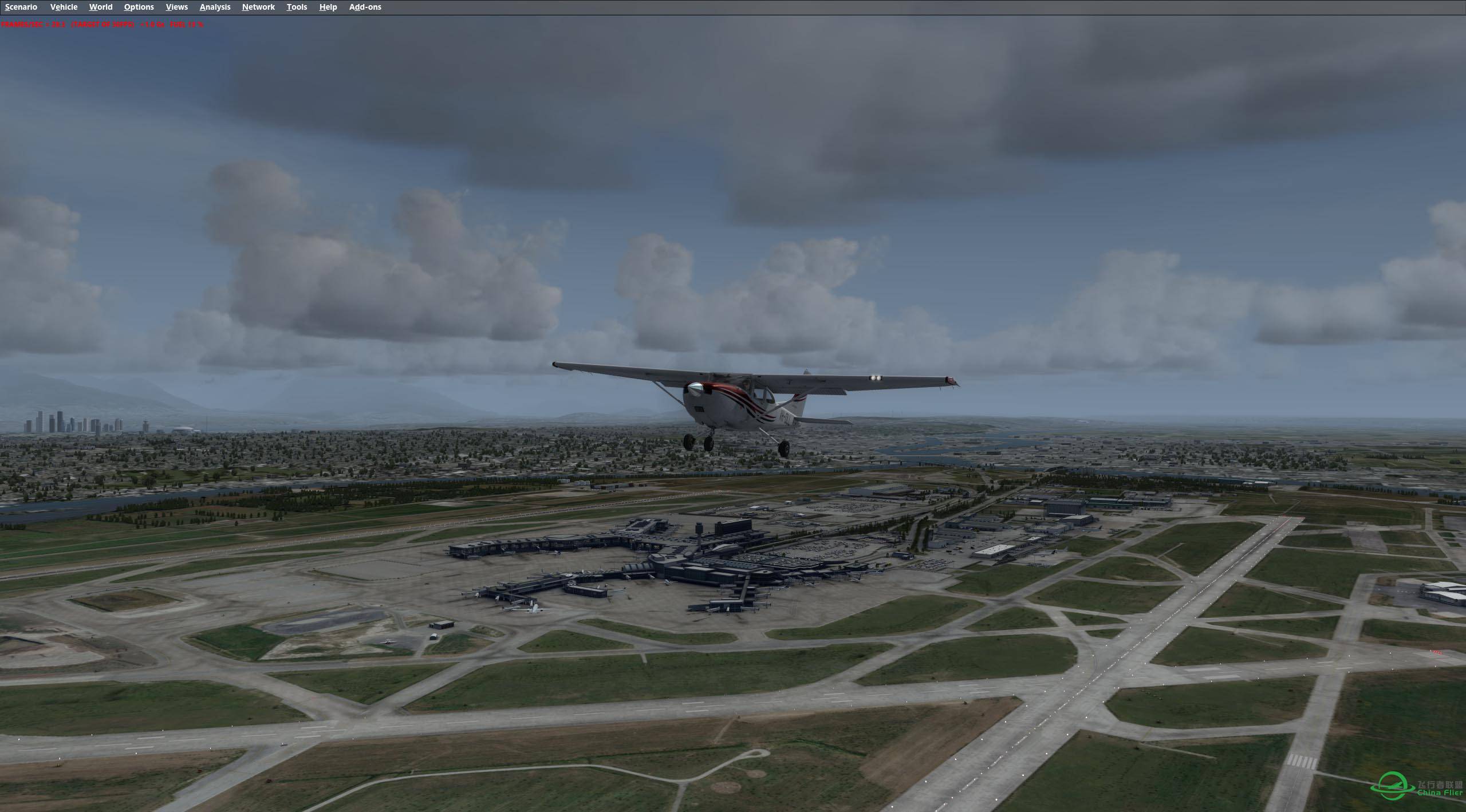
Task: Open the Help menu
Action: 328,7
